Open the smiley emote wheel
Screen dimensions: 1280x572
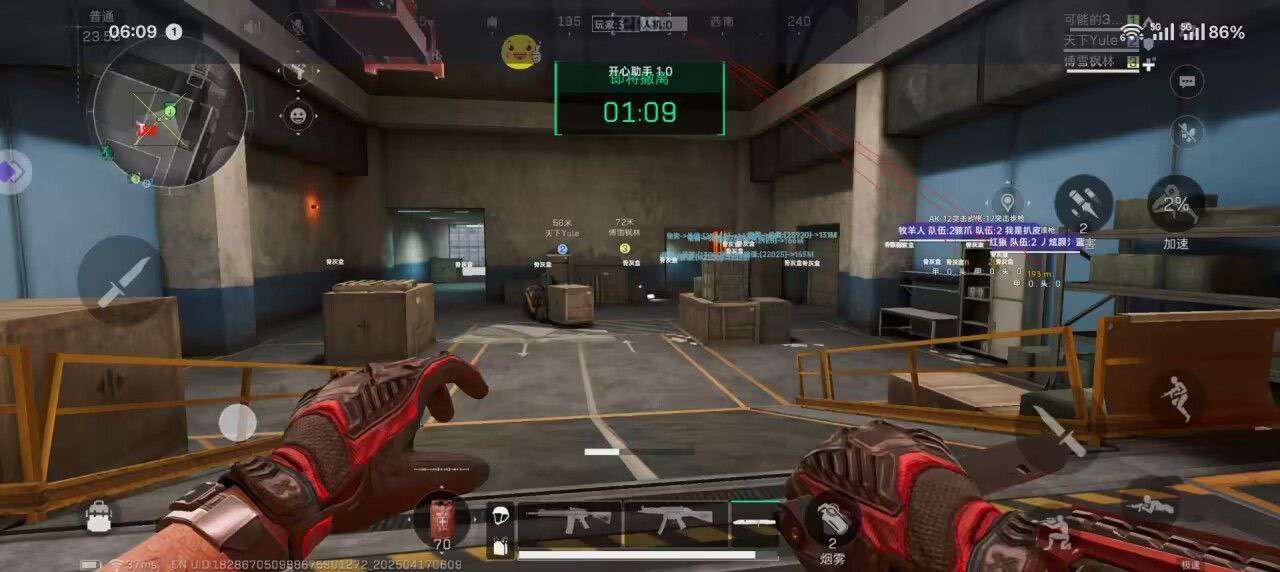[x=297, y=115]
